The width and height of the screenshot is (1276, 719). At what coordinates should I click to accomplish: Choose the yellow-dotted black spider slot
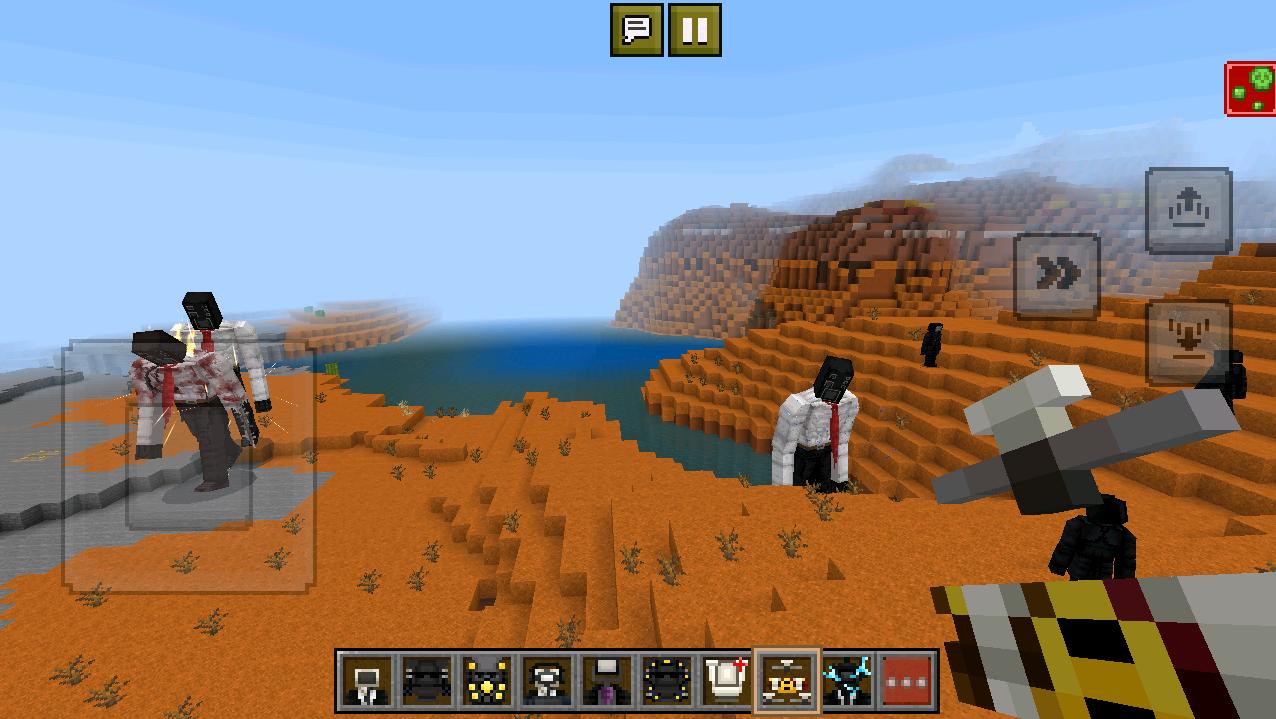[667, 681]
